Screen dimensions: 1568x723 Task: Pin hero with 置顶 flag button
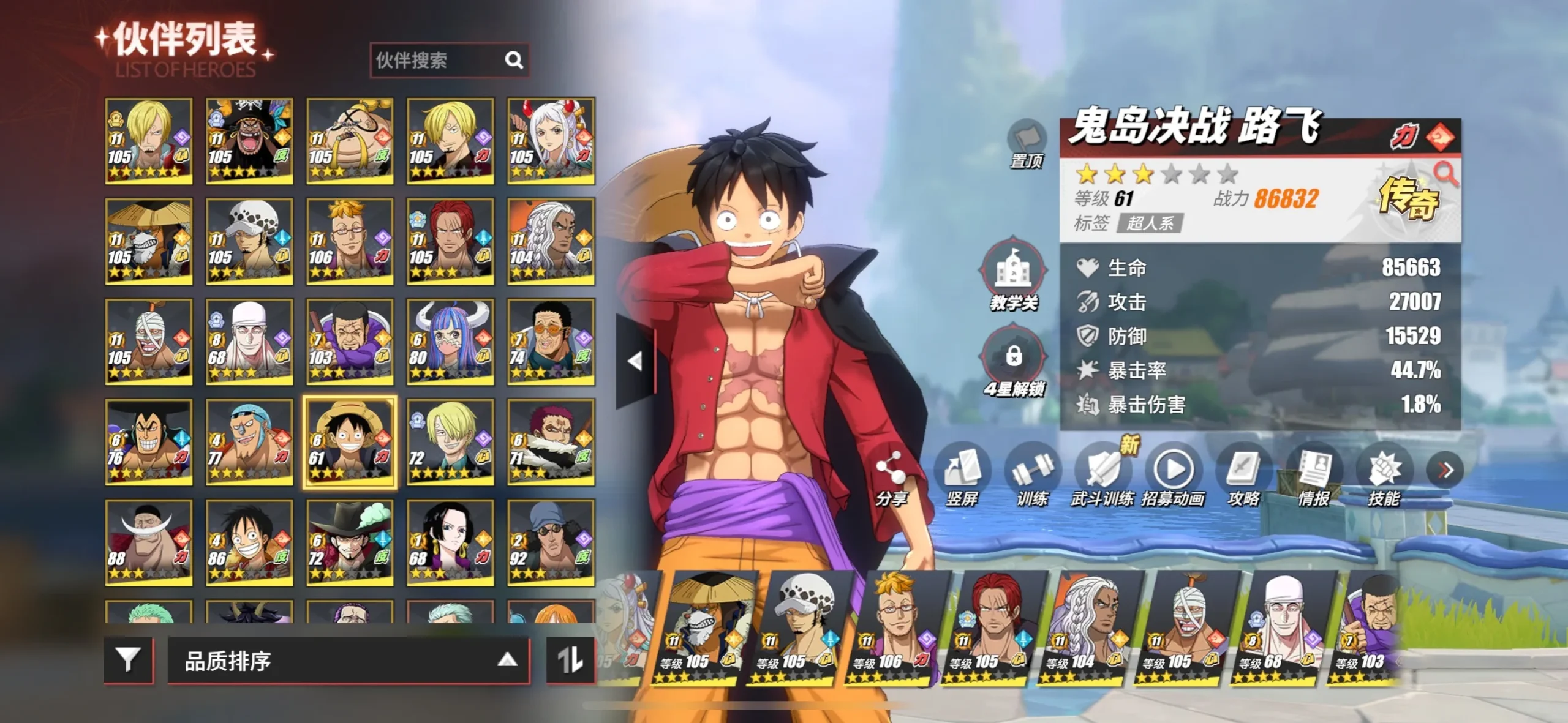1027,142
